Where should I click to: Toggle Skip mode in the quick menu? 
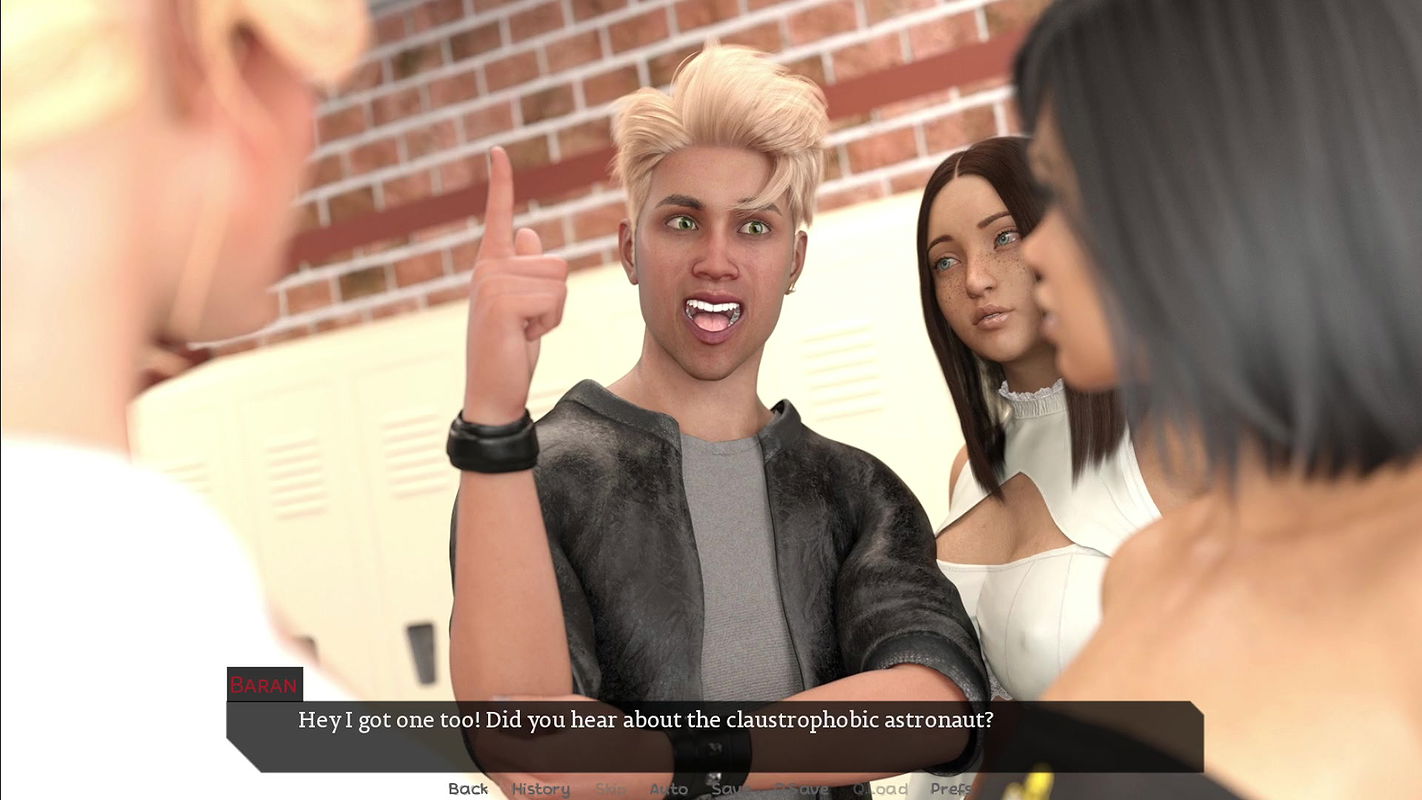(x=611, y=789)
